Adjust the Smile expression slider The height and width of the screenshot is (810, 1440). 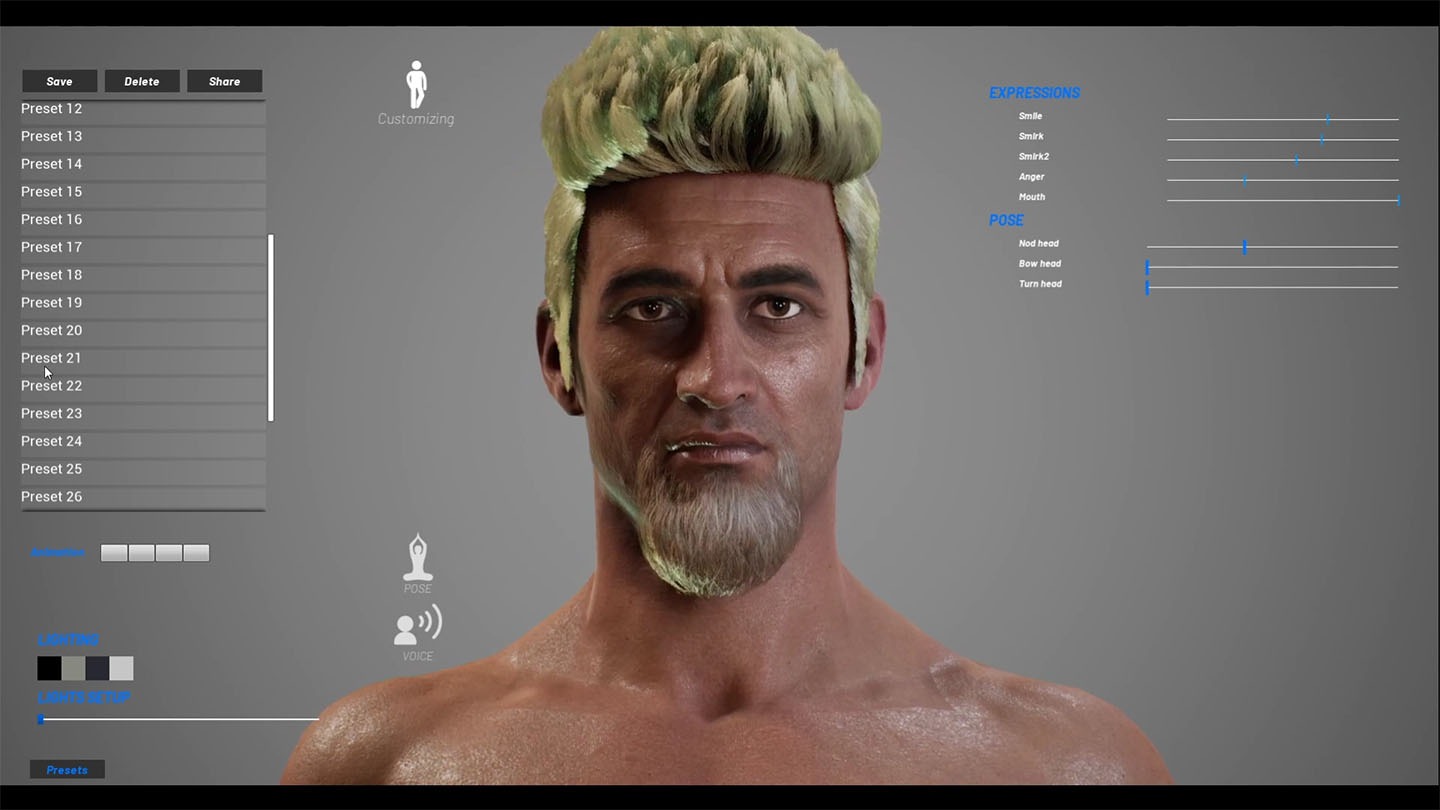click(x=1327, y=119)
